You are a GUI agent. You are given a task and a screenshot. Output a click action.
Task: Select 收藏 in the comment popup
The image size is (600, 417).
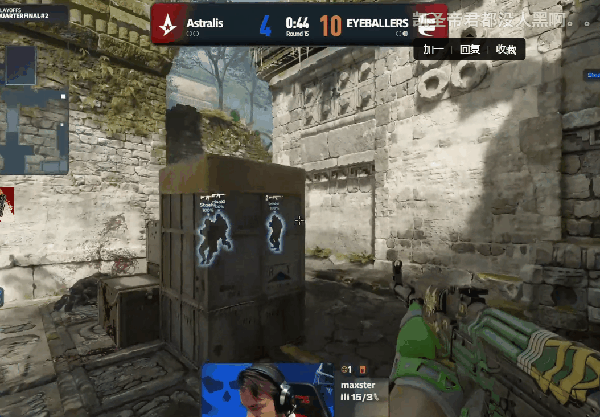pos(505,48)
